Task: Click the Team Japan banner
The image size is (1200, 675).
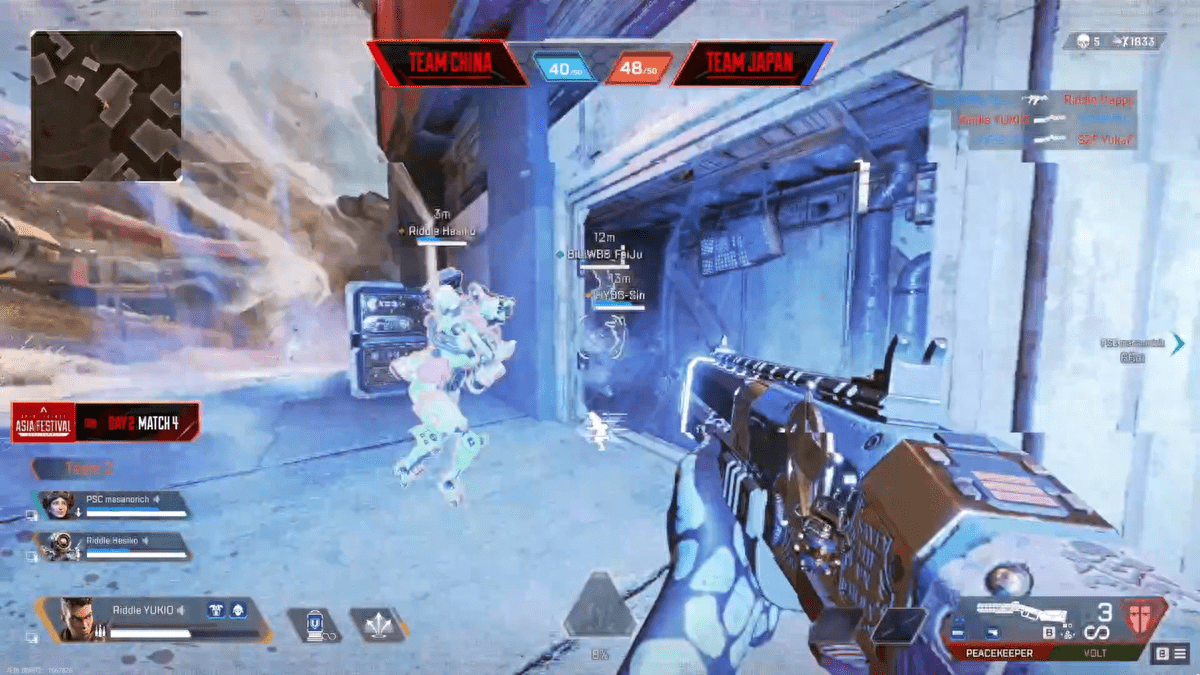Action: pyautogui.click(x=751, y=64)
